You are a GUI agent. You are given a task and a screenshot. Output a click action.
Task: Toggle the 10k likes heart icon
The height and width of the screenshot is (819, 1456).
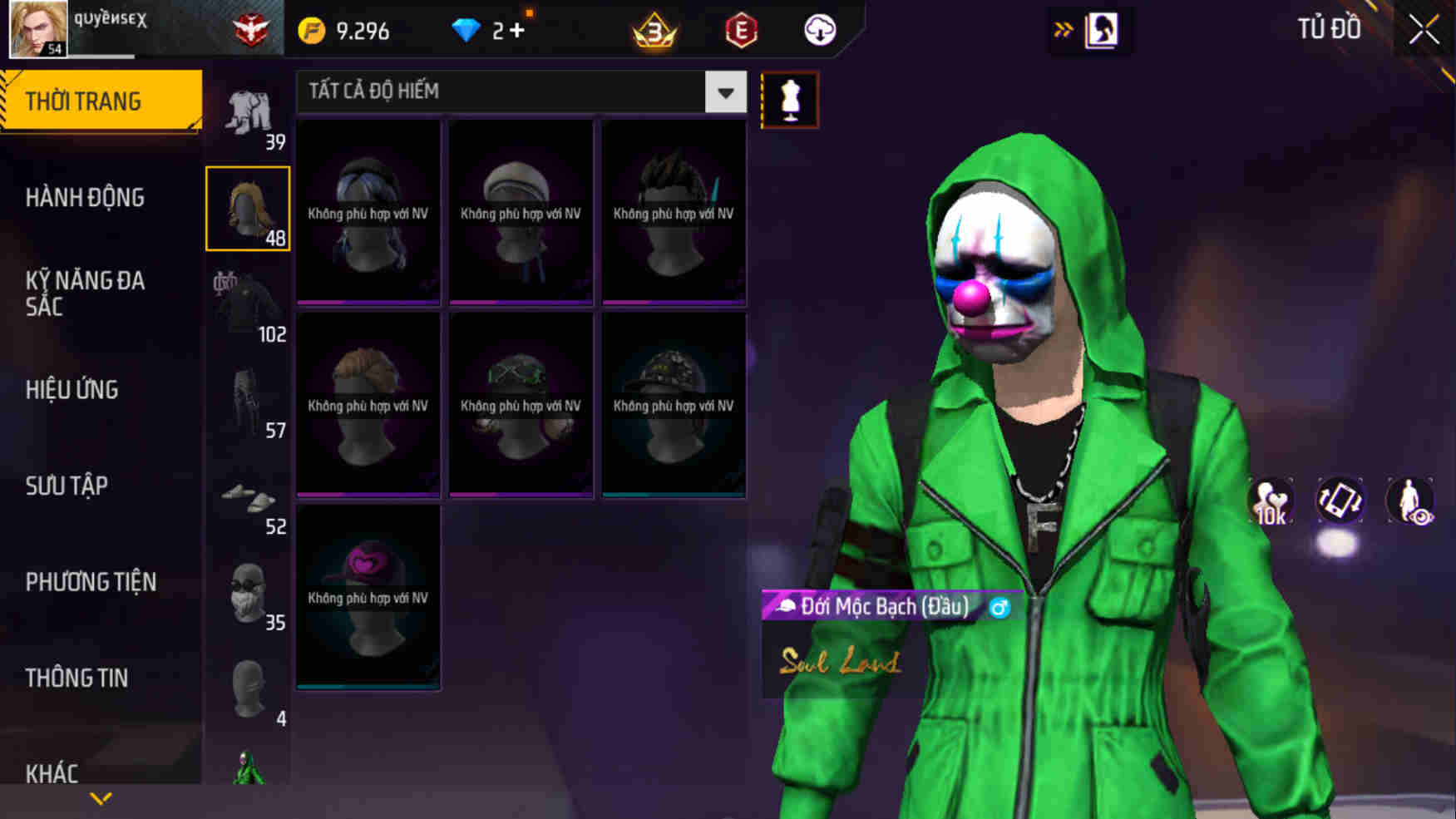(1271, 501)
